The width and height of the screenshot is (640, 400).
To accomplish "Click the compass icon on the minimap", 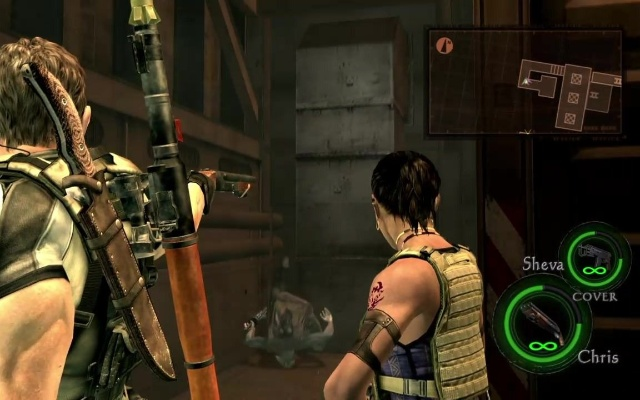I will pyautogui.click(x=445, y=45).
